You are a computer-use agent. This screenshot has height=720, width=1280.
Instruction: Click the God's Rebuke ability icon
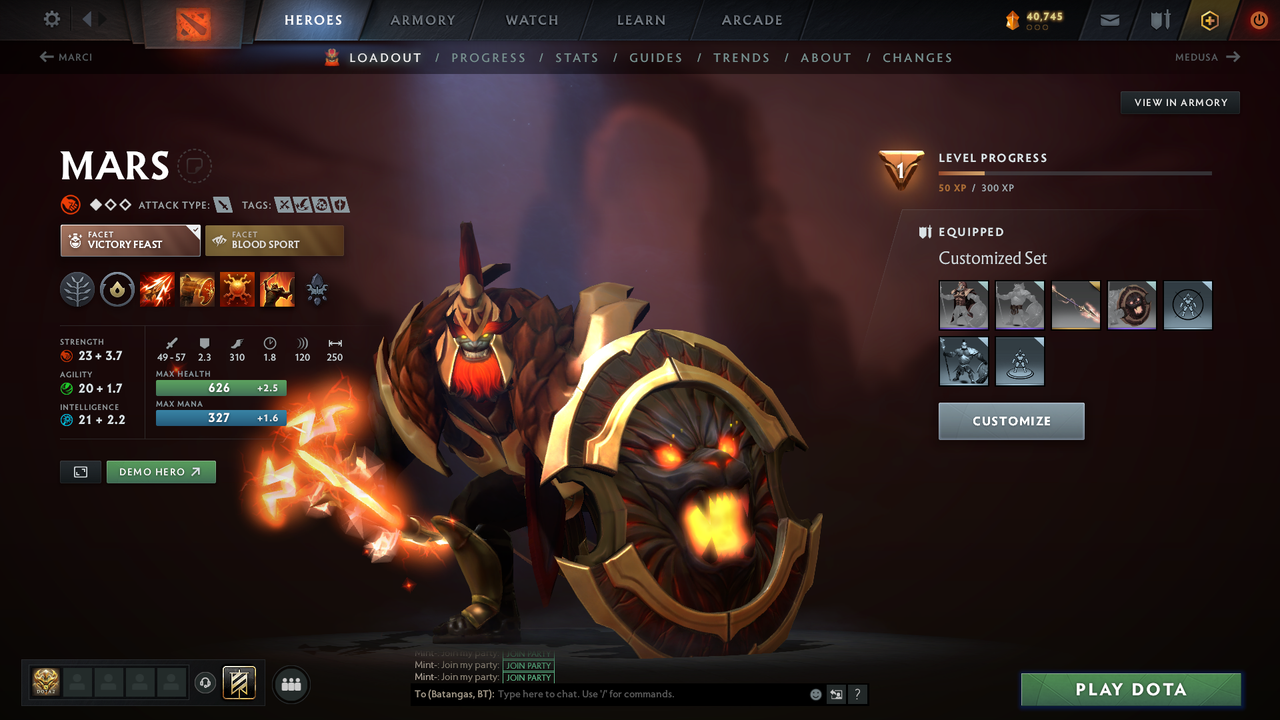(197, 289)
